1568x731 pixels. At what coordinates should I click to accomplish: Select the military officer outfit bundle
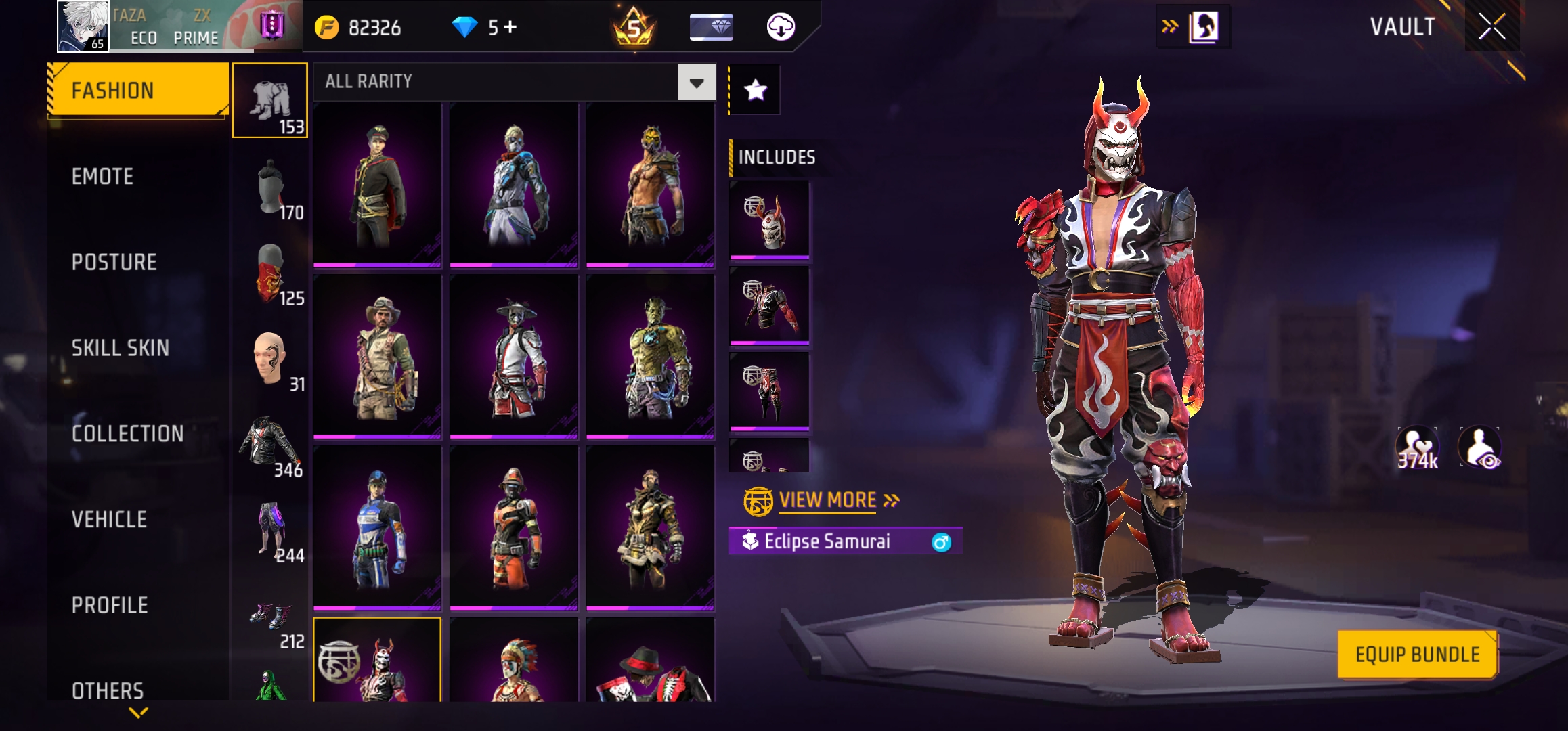coord(377,184)
